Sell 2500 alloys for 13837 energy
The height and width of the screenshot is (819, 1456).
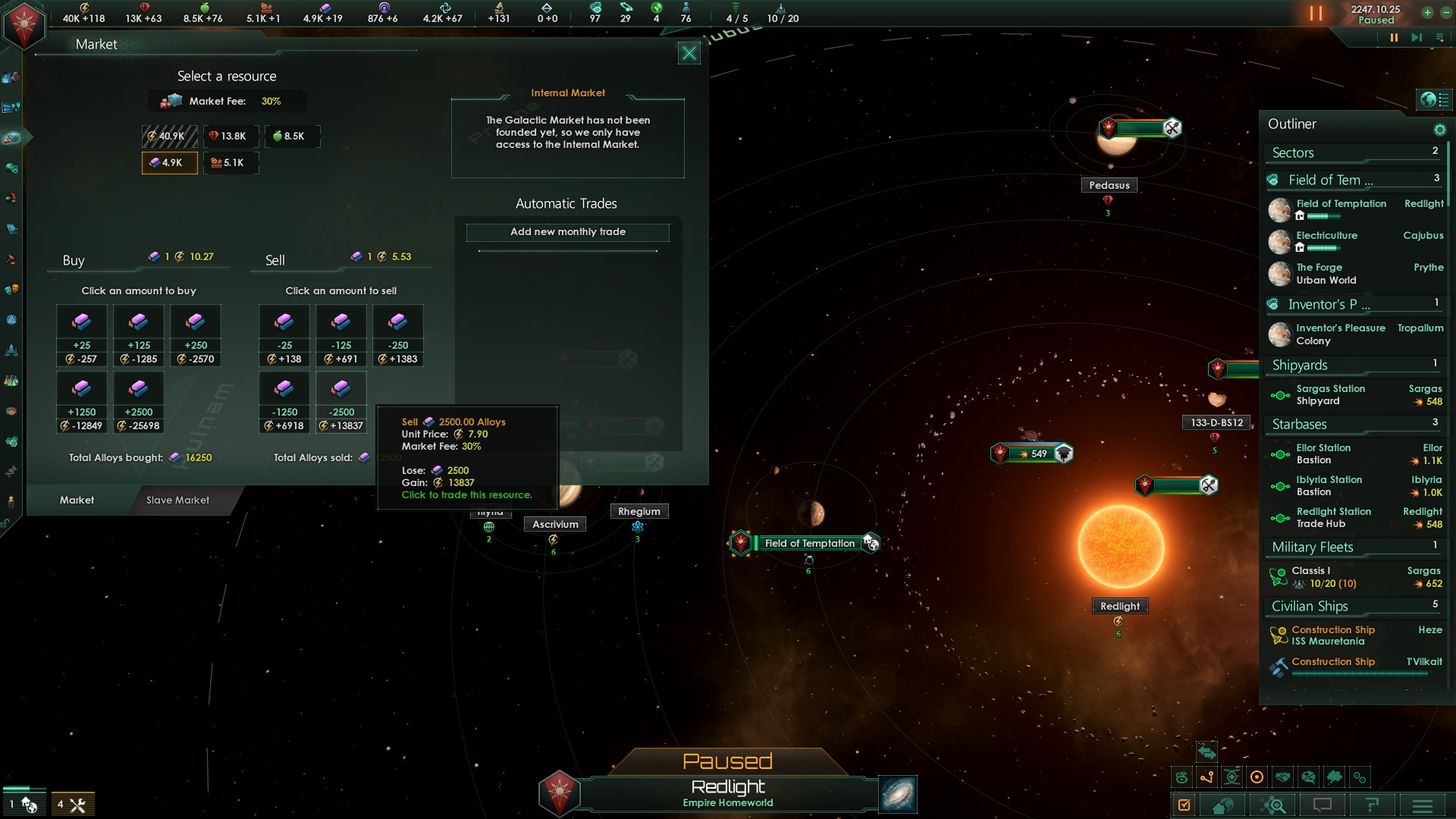pos(341,402)
